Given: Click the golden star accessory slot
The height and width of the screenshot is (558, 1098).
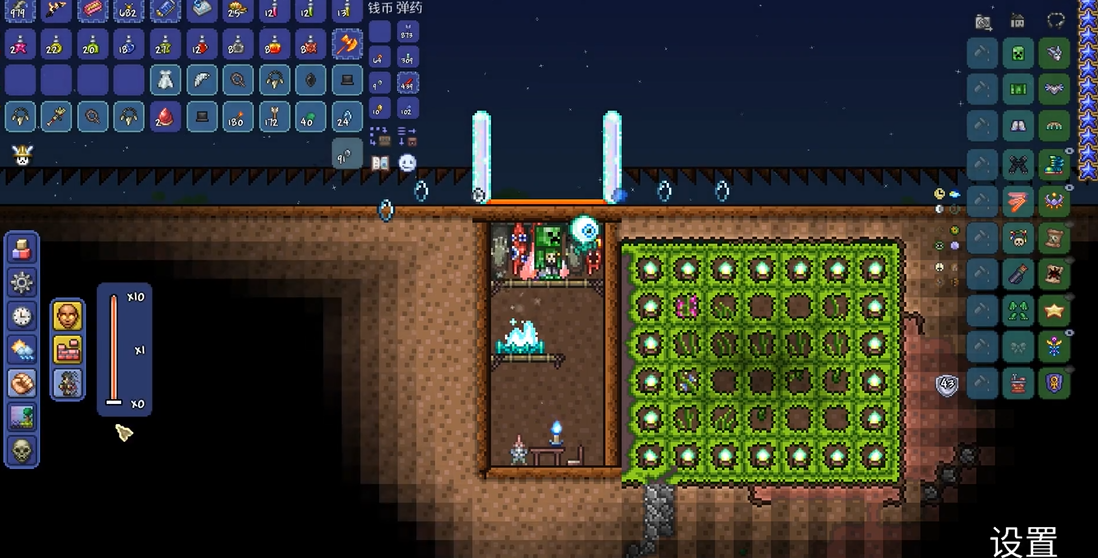Looking at the screenshot, I should click(x=1054, y=309).
